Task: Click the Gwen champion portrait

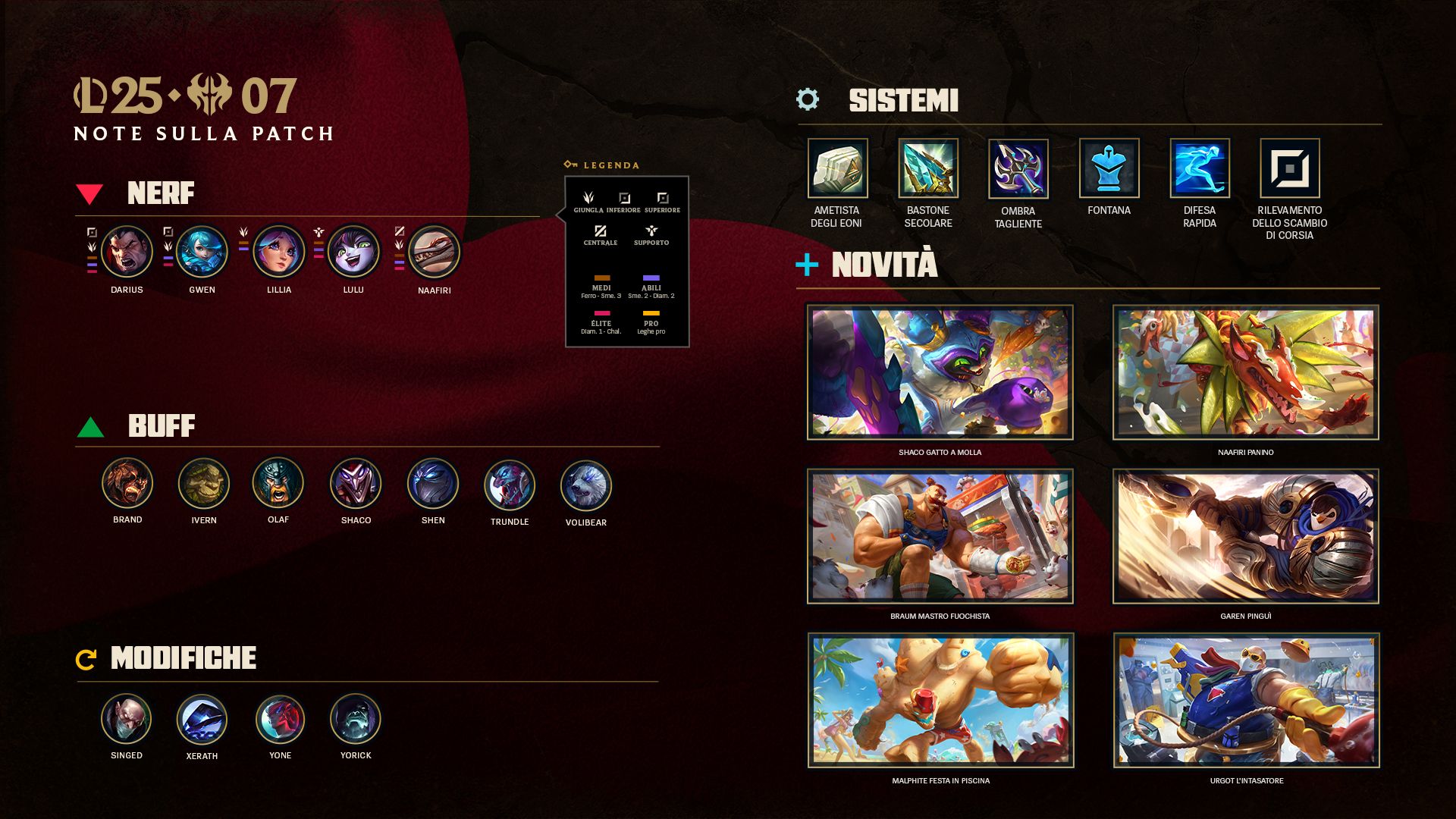Action: pos(202,252)
